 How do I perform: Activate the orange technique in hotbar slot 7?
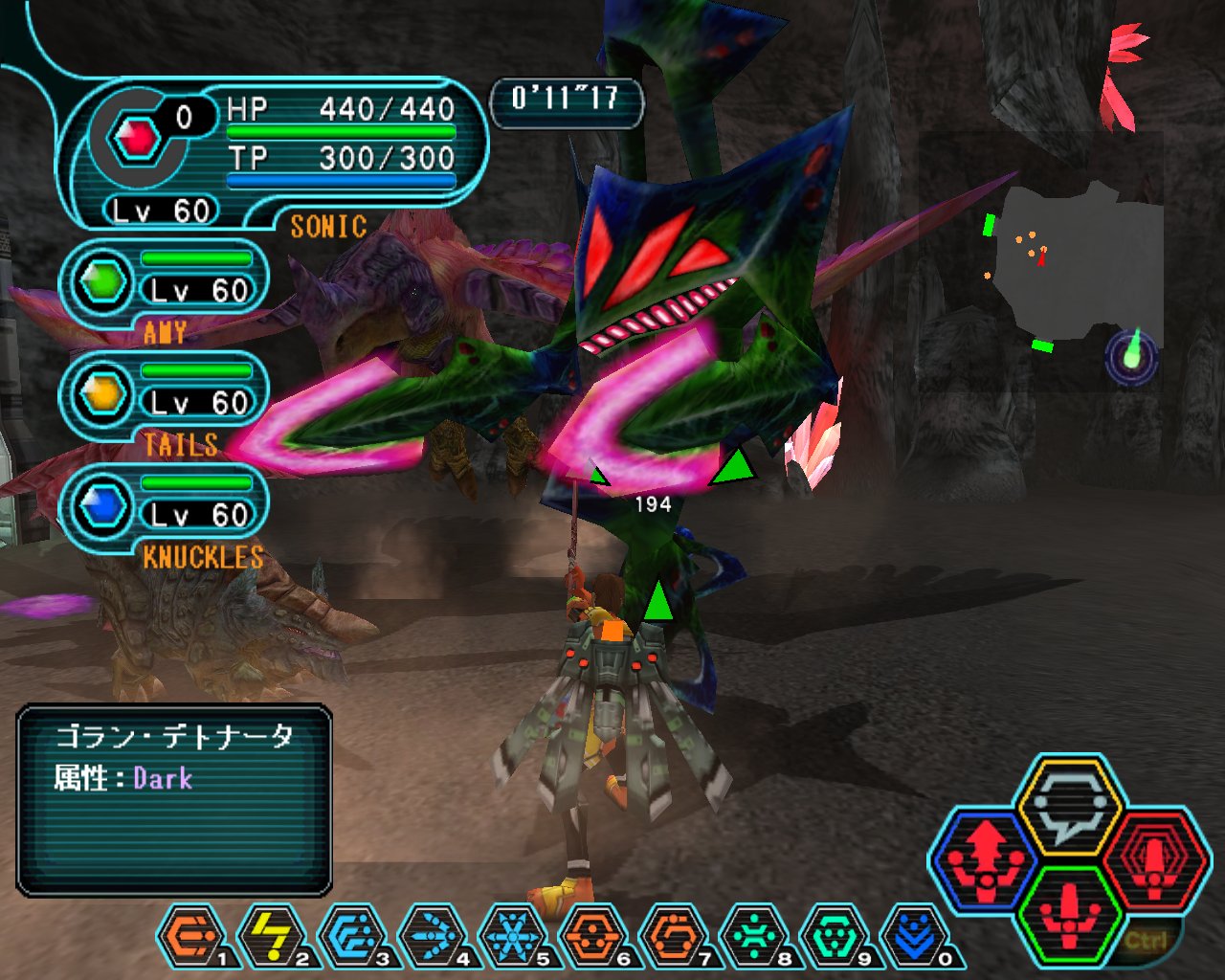(x=672, y=936)
